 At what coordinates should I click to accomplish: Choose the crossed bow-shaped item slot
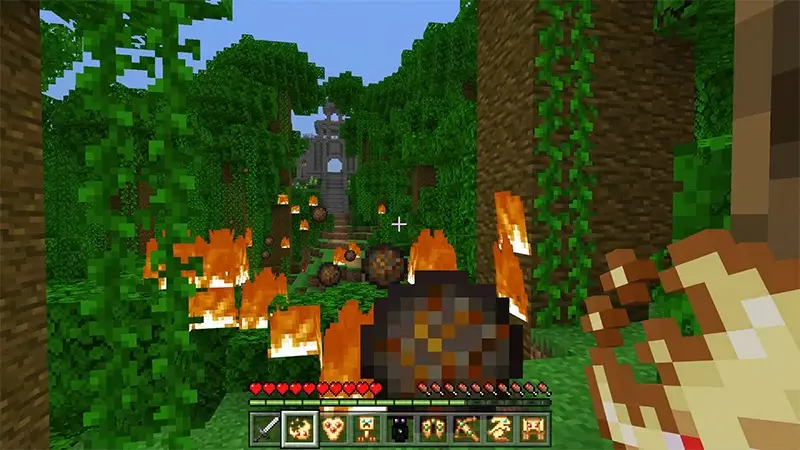[468, 428]
